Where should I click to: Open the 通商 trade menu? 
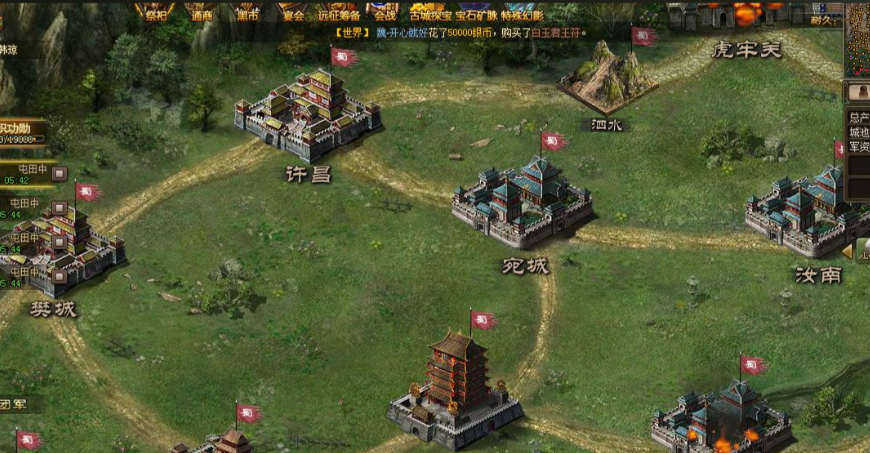(201, 13)
